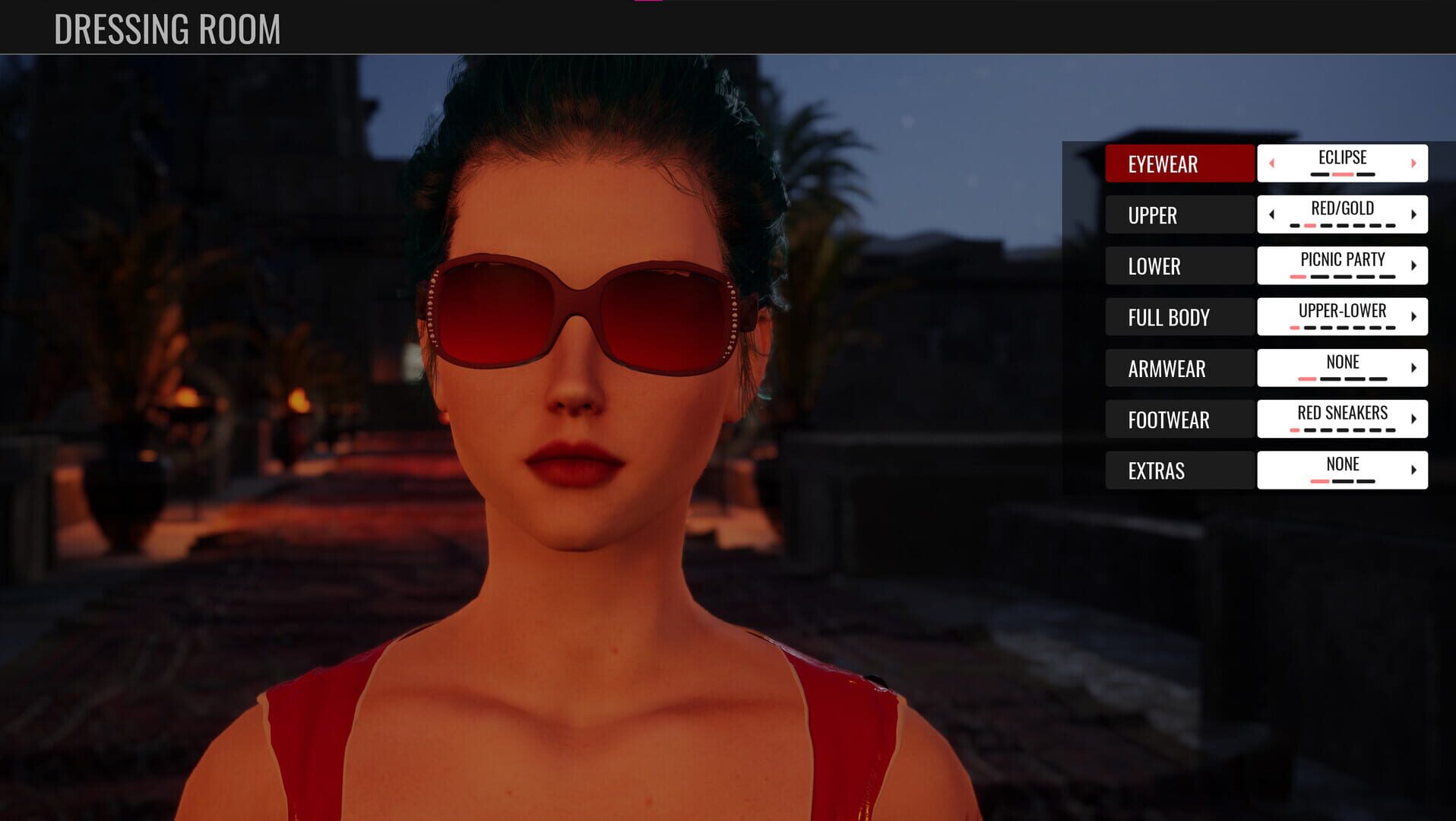Switch Red/Gold upper to previous option
Screen dimensions: 1456x821
pyautogui.click(x=1271, y=214)
